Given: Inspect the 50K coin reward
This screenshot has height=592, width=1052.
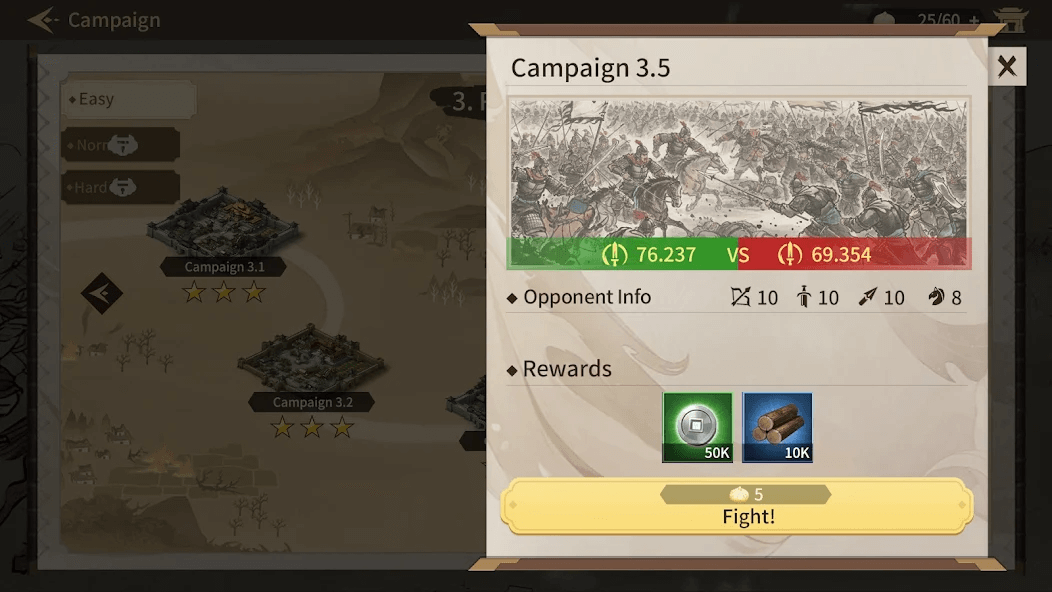Looking at the screenshot, I should [697, 427].
